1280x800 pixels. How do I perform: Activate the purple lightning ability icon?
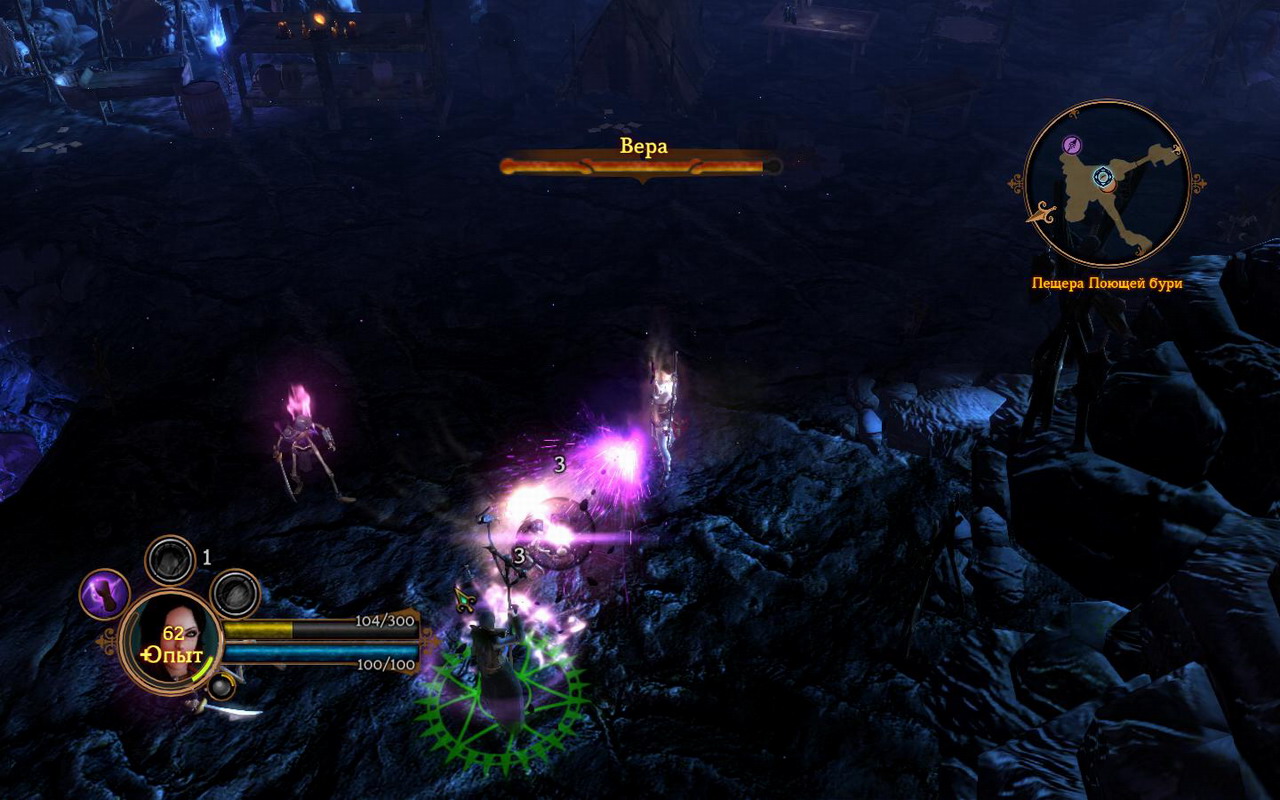point(104,594)
